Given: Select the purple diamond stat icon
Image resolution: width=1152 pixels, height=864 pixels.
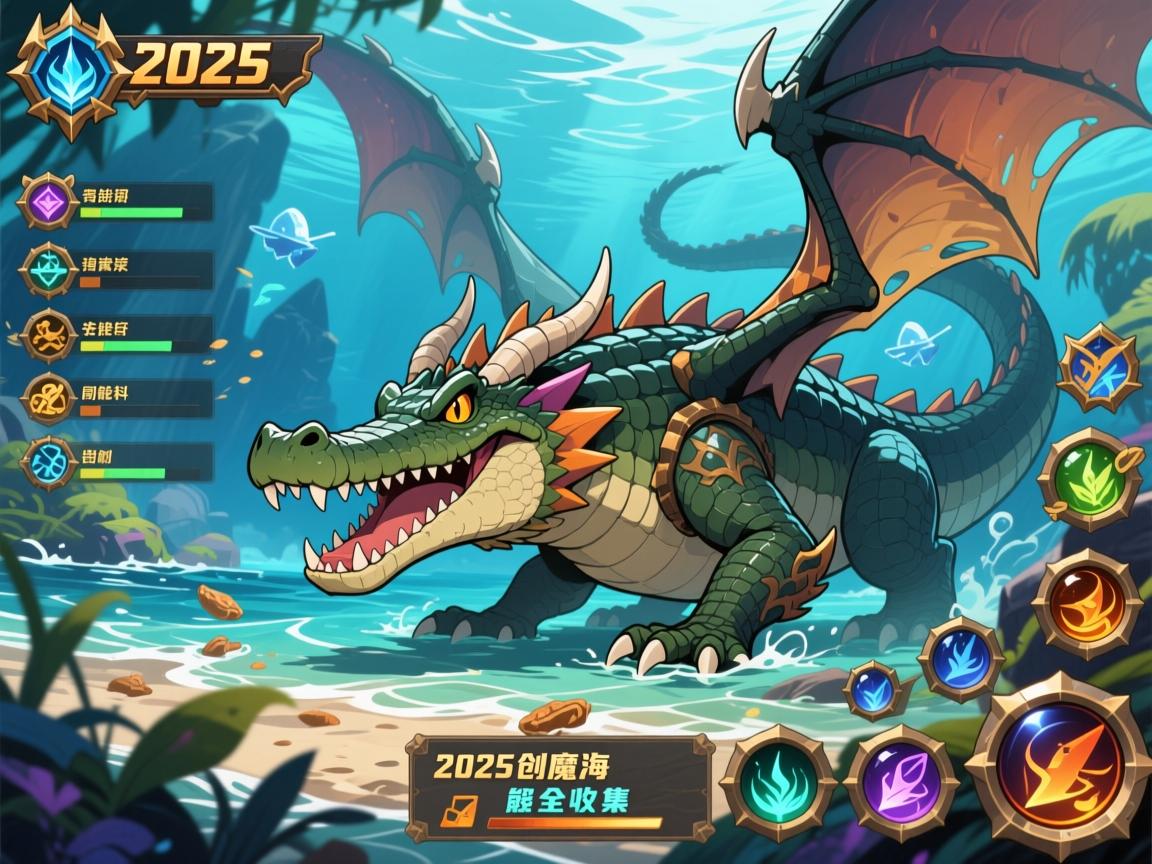Looking at the screenshot, I should [x=47, y=203].
